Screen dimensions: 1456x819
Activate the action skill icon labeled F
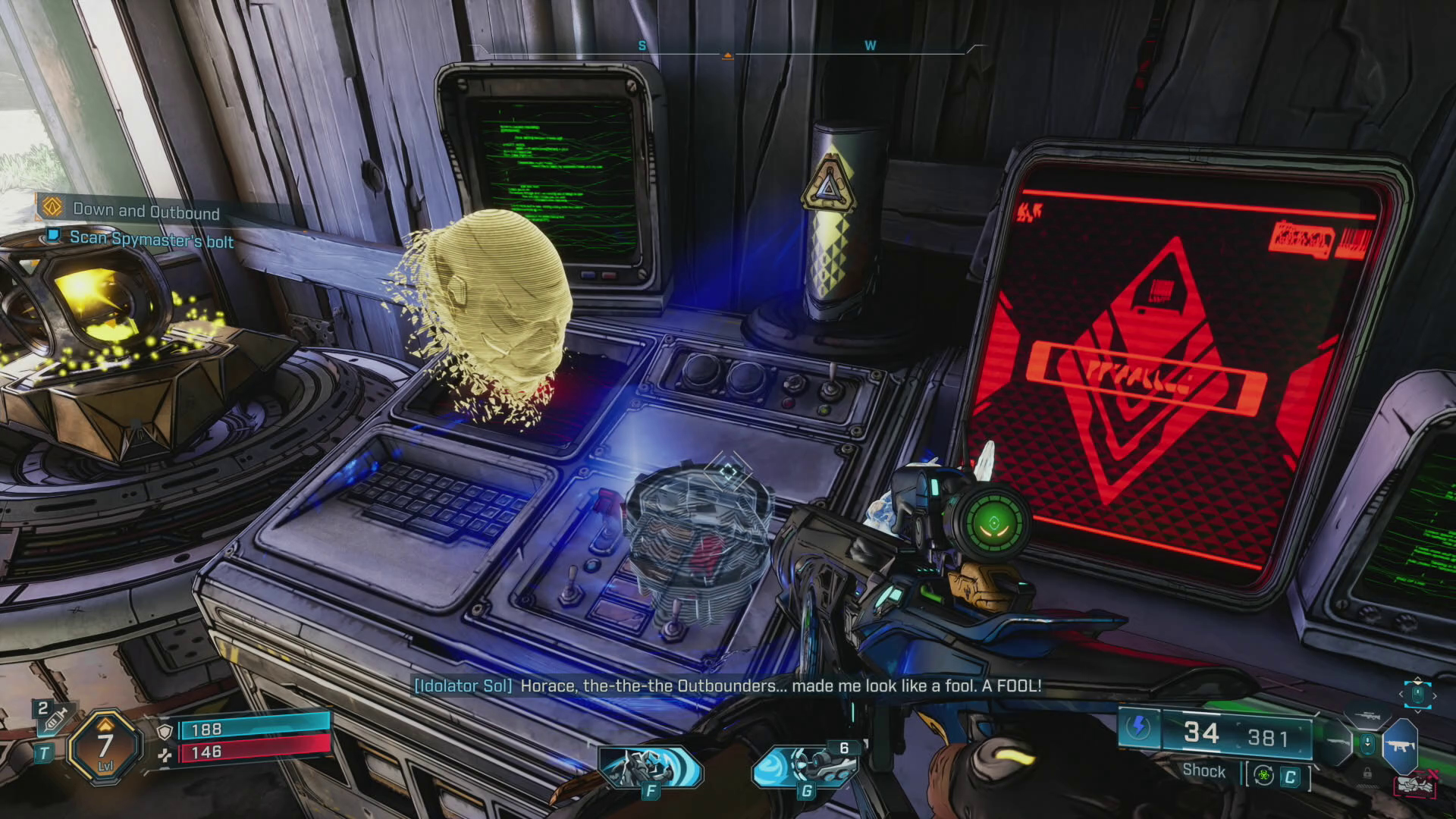pos(650,768)
